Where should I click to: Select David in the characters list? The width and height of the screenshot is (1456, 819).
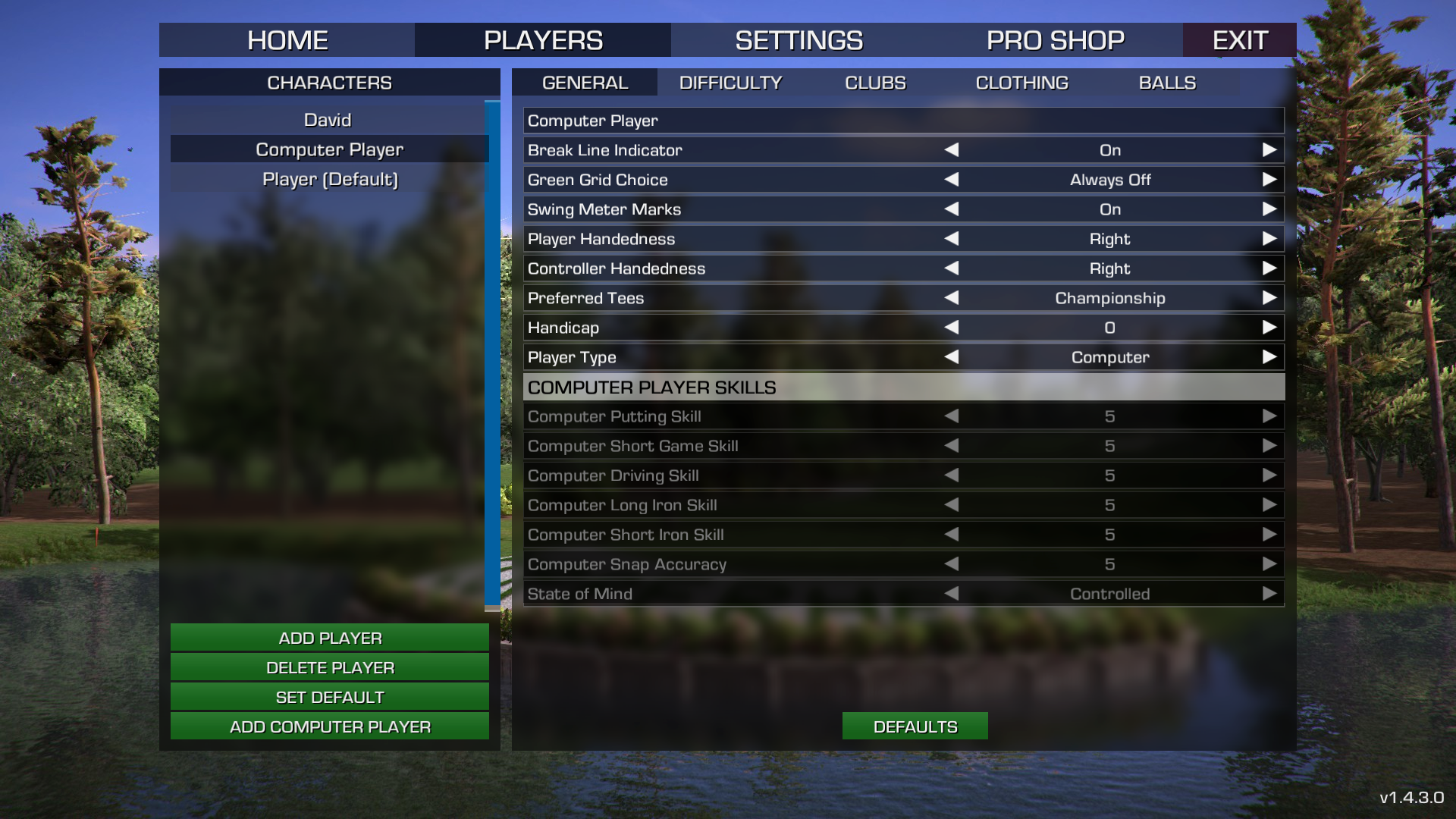328,120
